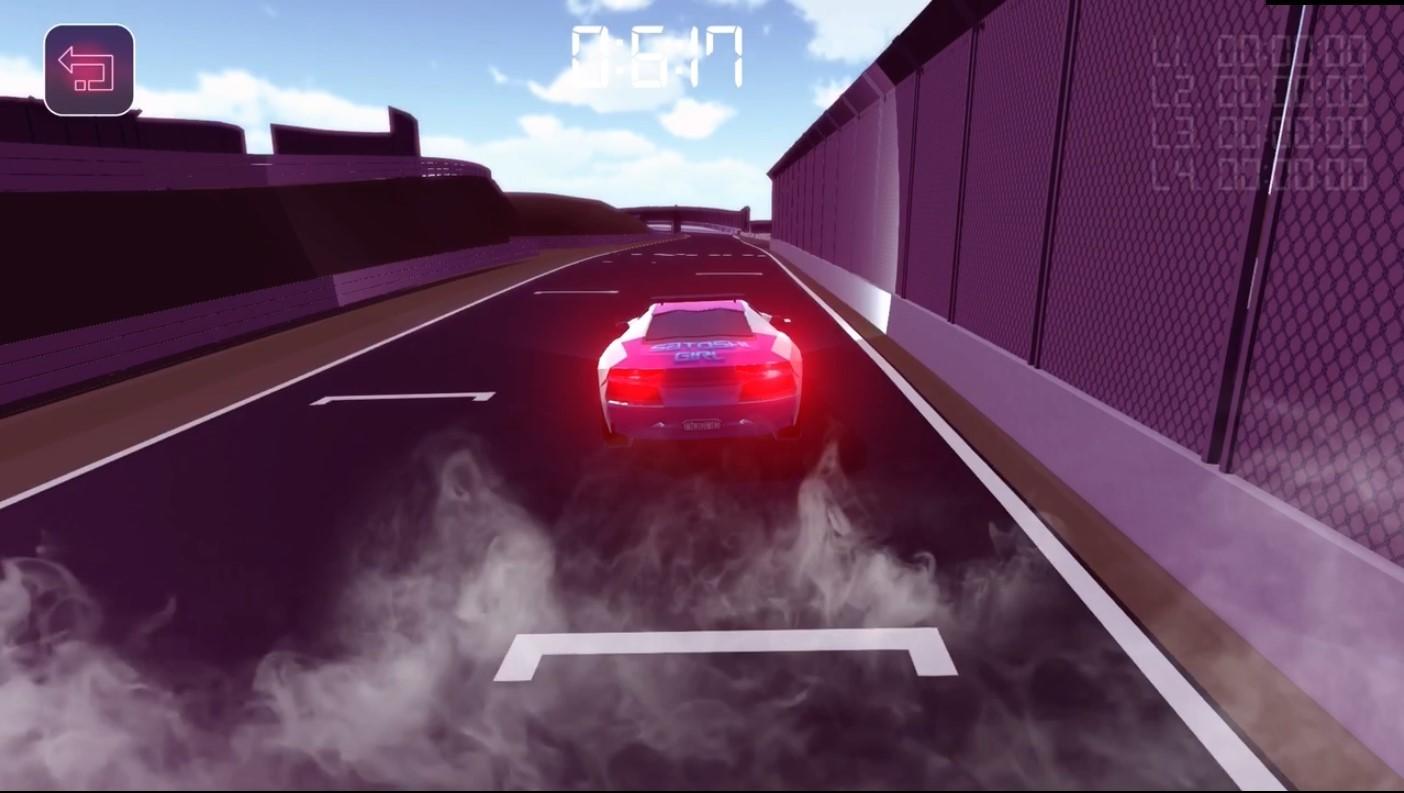Click the SATOSHI GIRL decal on the car

[x=698, y=350]
